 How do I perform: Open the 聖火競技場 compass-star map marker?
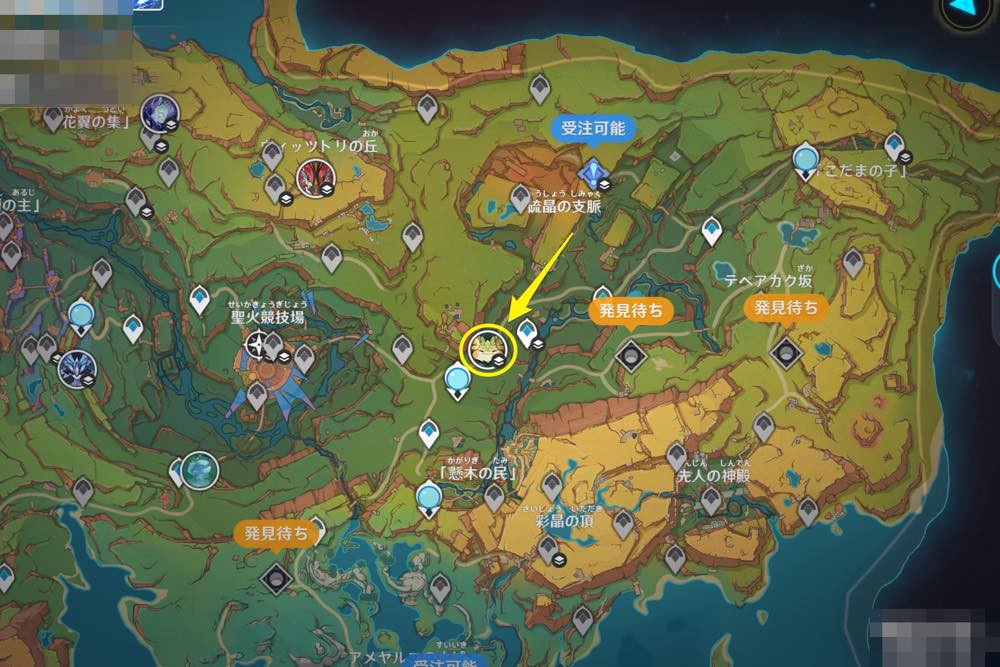259,346
